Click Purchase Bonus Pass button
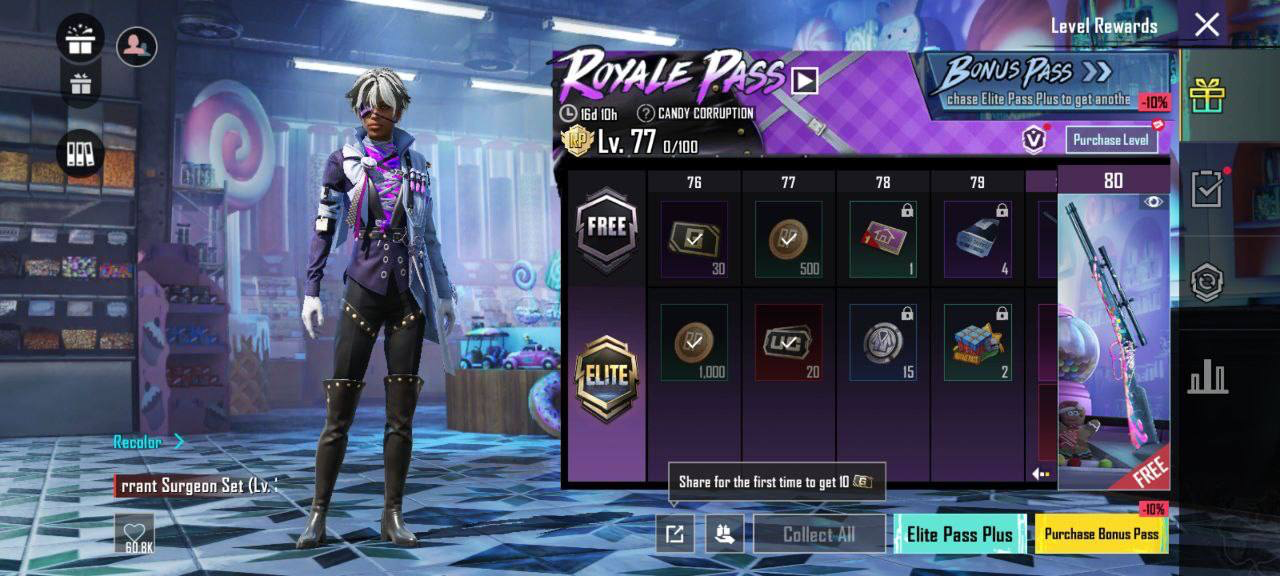This screenshot has height=576, width=1280. point(1101,534)
